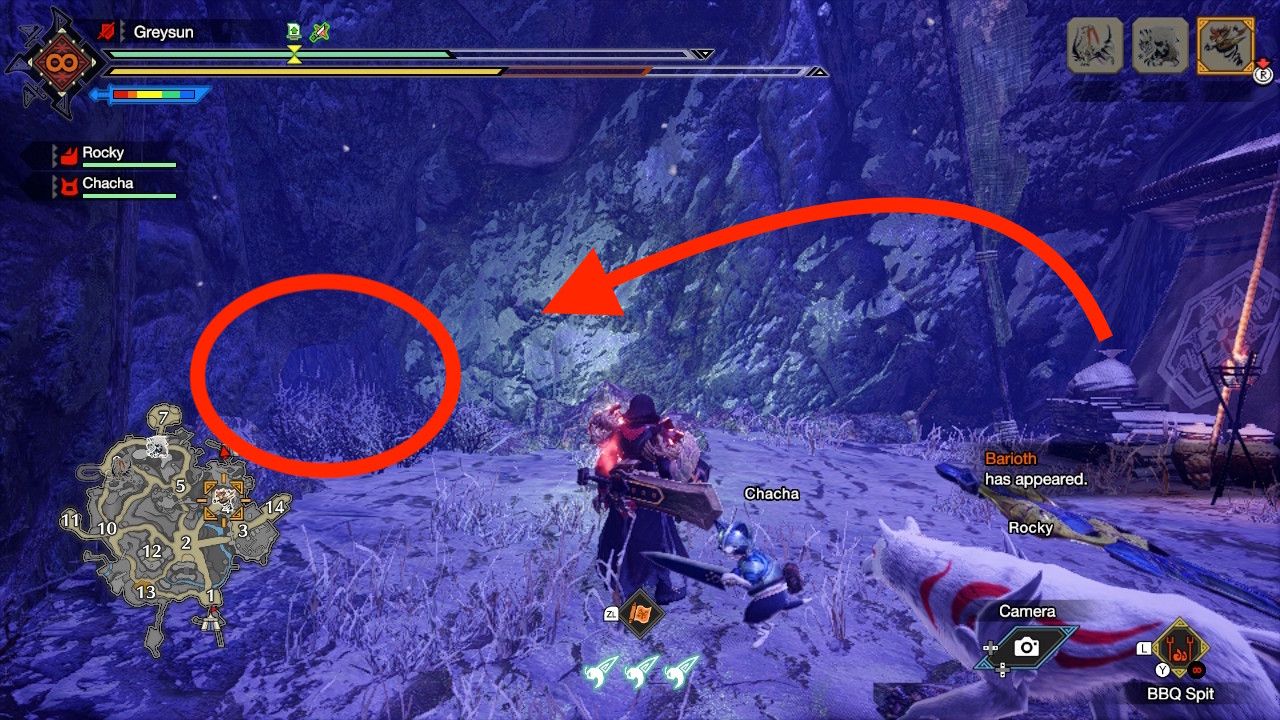
Task: Select the leftmost monster icon in top right
Action: tap(1095, 44)
